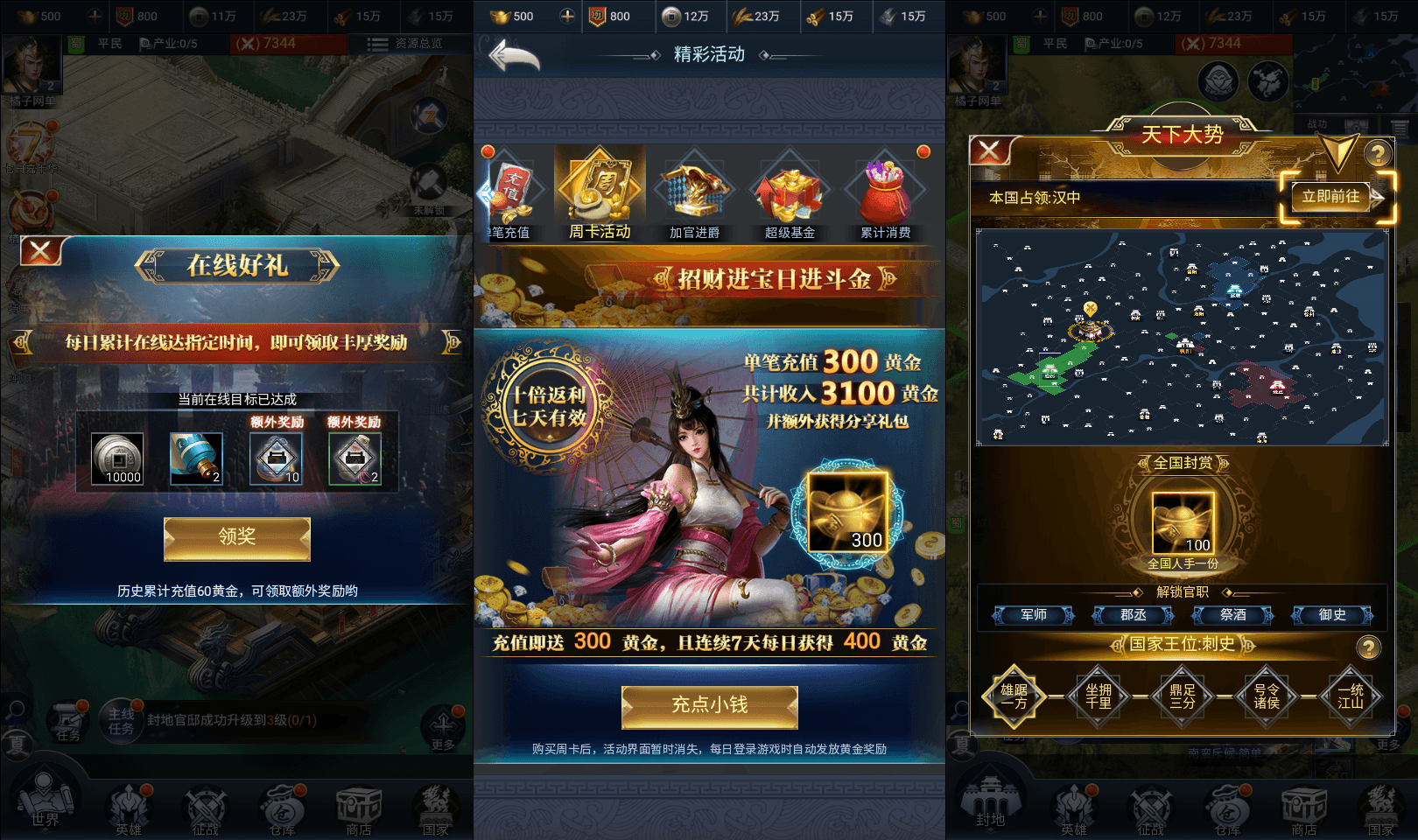The image size is (1418, 840).
Task: Click the 主线任务 main quest icon
Action: point(121,722)
